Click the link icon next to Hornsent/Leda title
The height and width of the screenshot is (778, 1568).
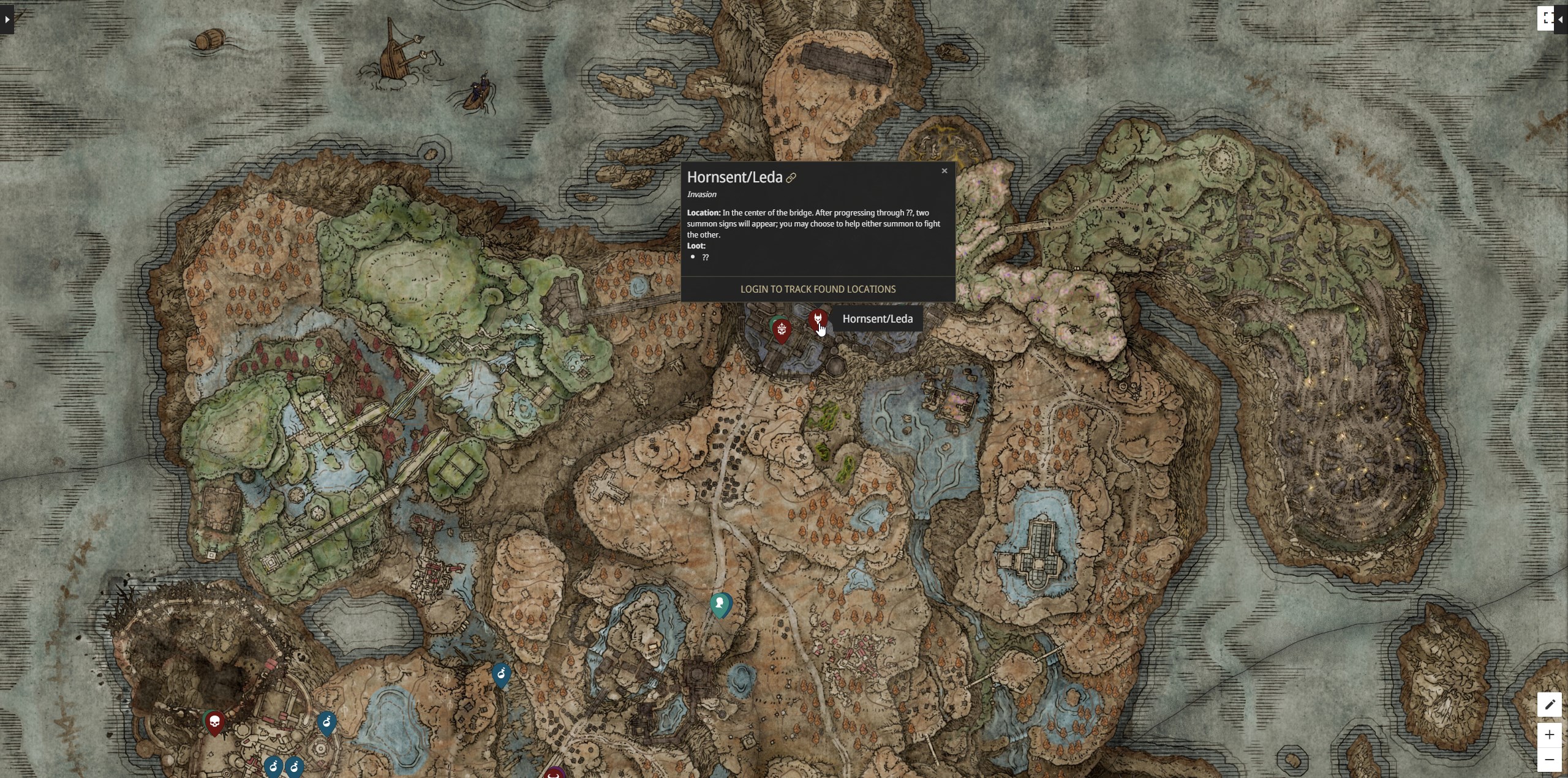pyautogui.click(x=791, y=178)
